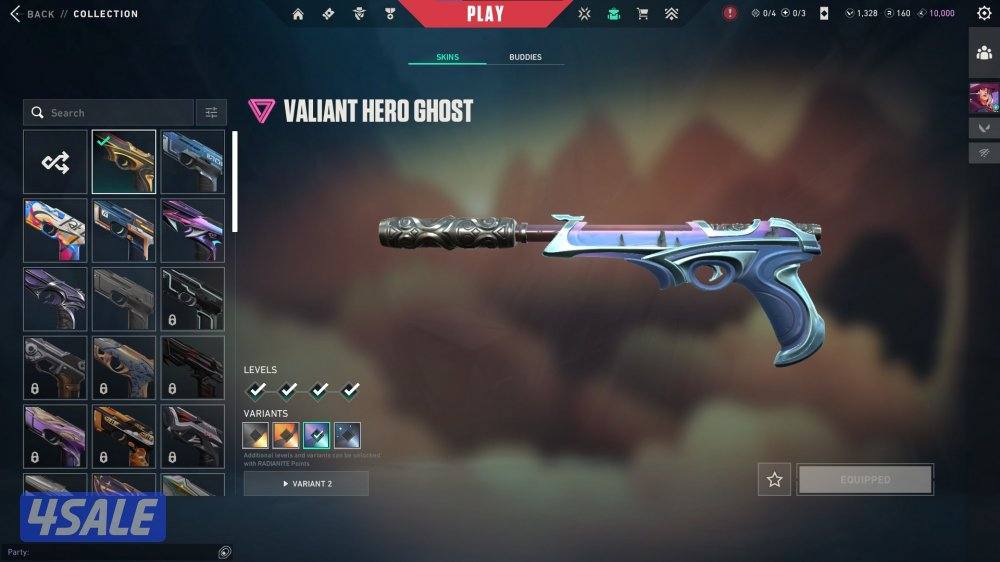Choose the random shuffle skin tile
This screenshot has width=1000, height=562.
[56, 162]
